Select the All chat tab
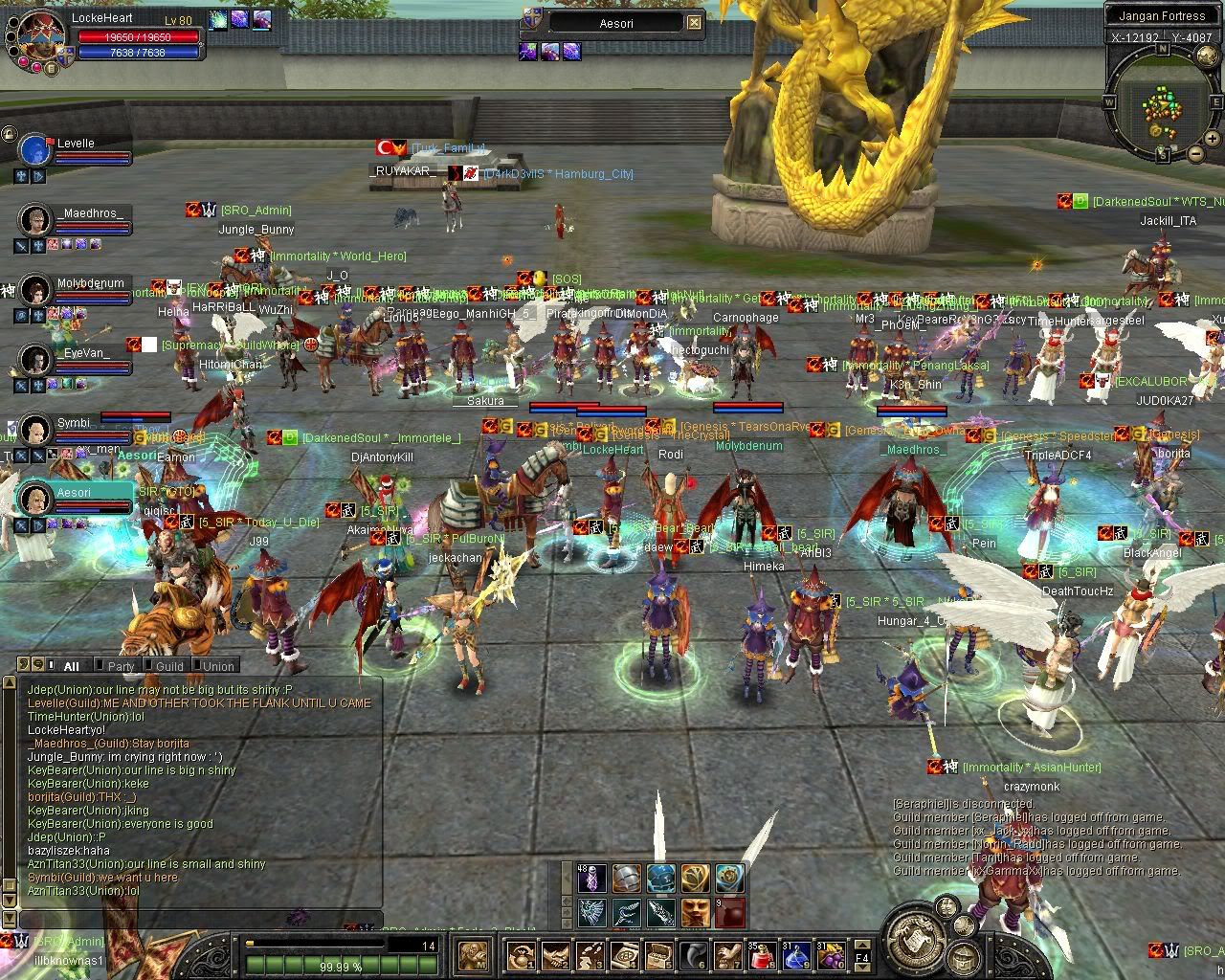The width and height of the screenshot is (1225, 980). coord(72,666)
